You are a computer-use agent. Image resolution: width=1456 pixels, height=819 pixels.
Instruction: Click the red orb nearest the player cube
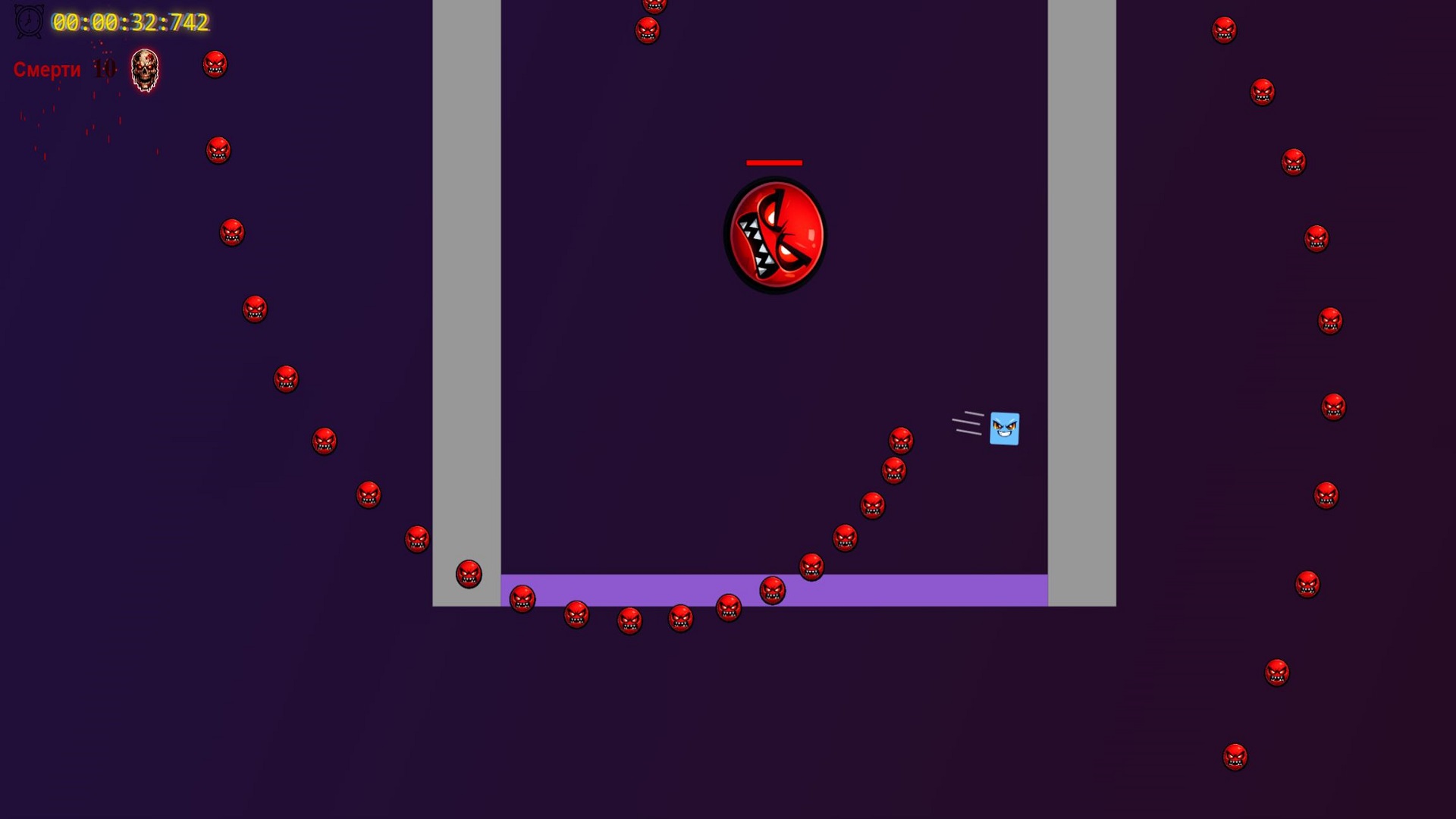coord(902,438)
